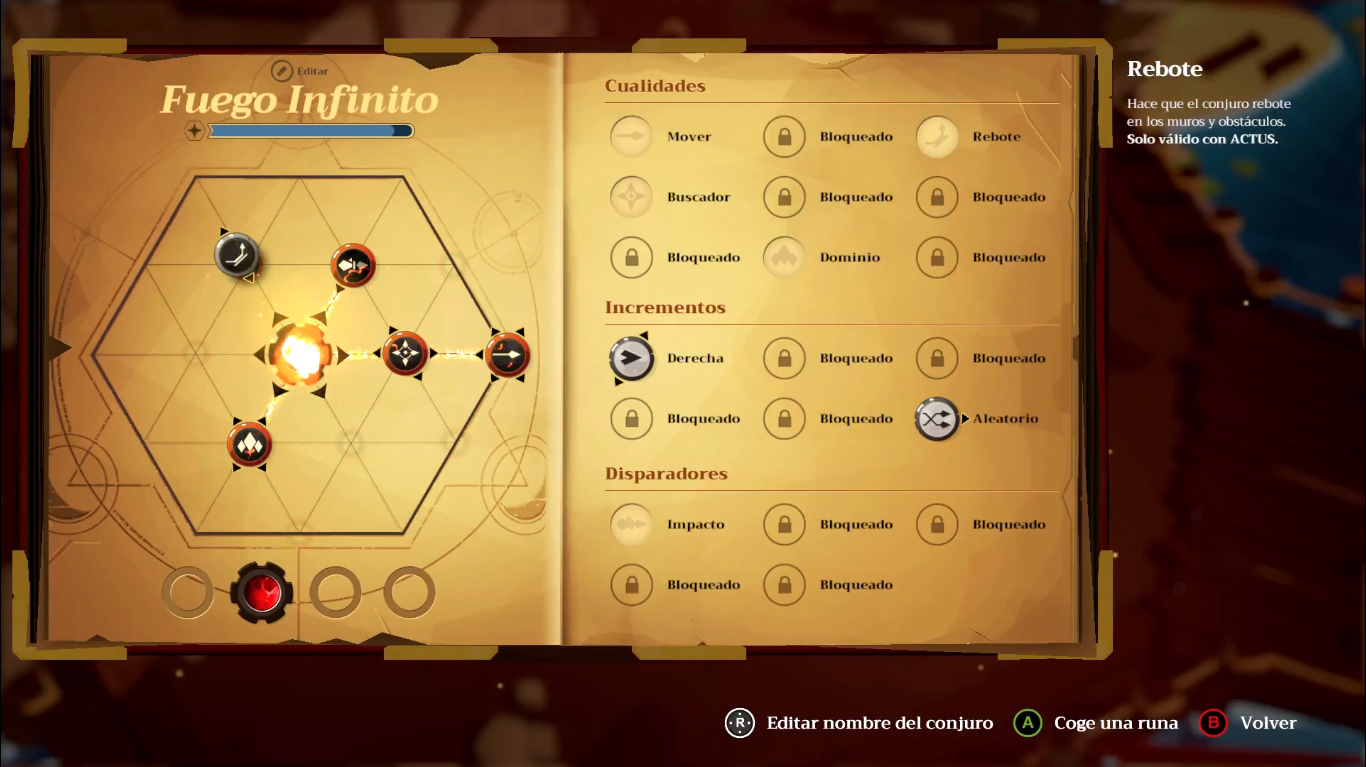Click the compass-star rune right of the core
This screenshot has height=767, width=1366.
[x=405, y=354]
